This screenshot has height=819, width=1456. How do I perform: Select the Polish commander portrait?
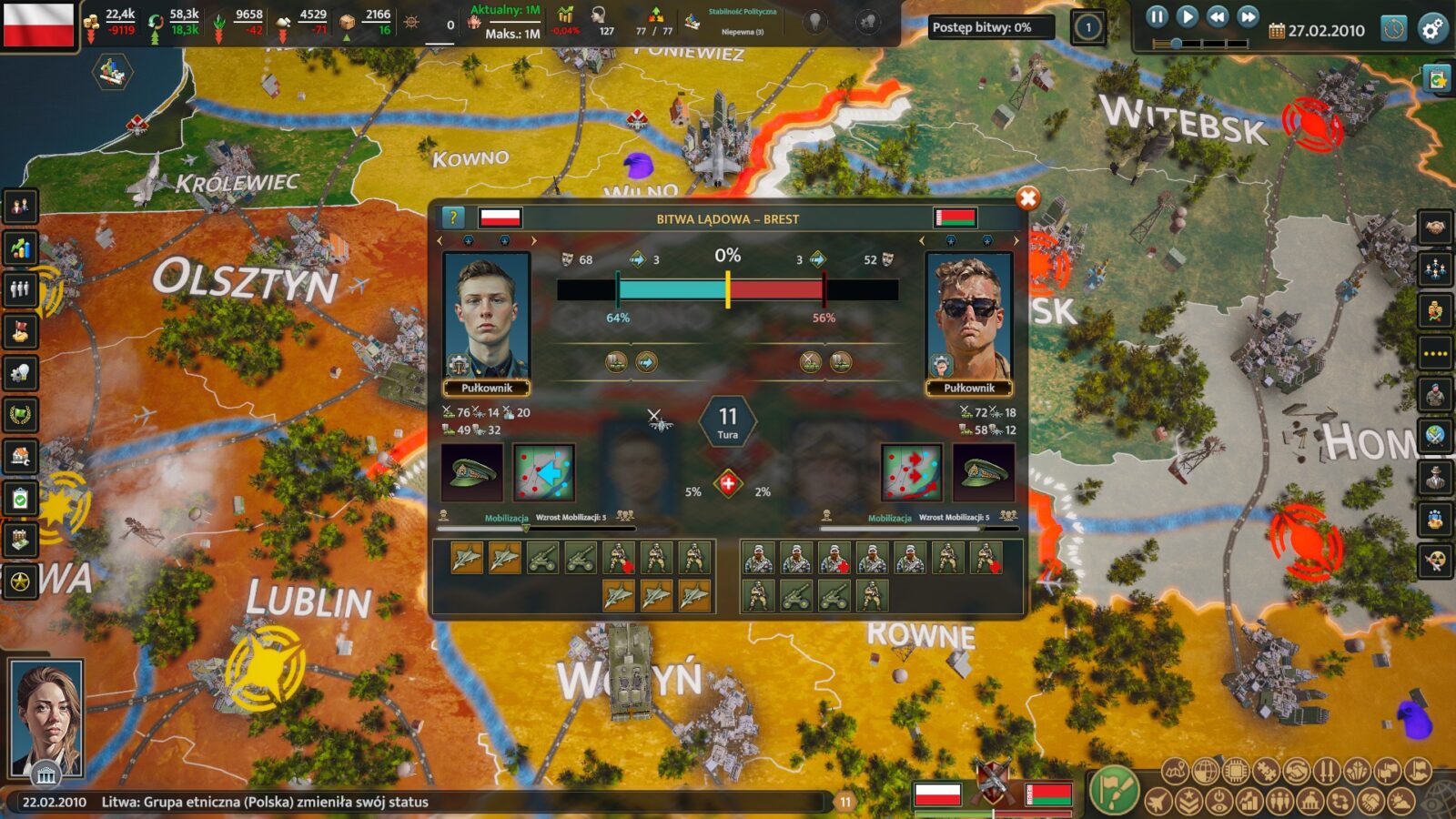[x=486, y=317]
